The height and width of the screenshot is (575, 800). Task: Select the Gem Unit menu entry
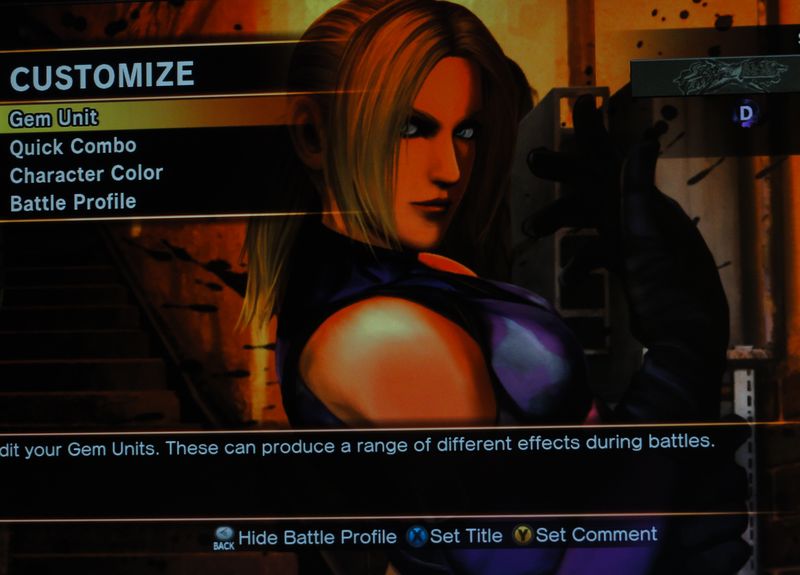click(x=54, y=118)
